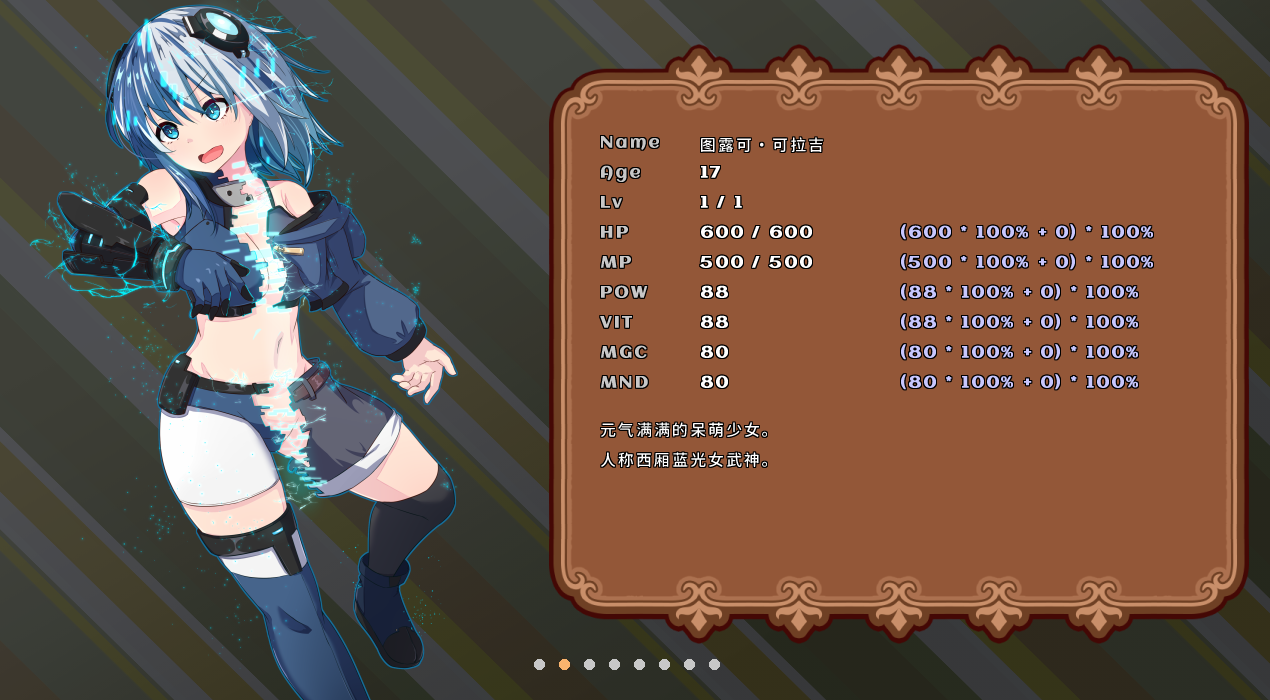The width and height of the screenshot is (1270, 700).
Task: Jump to the last page indicator dot
Action: coord(714,664)
